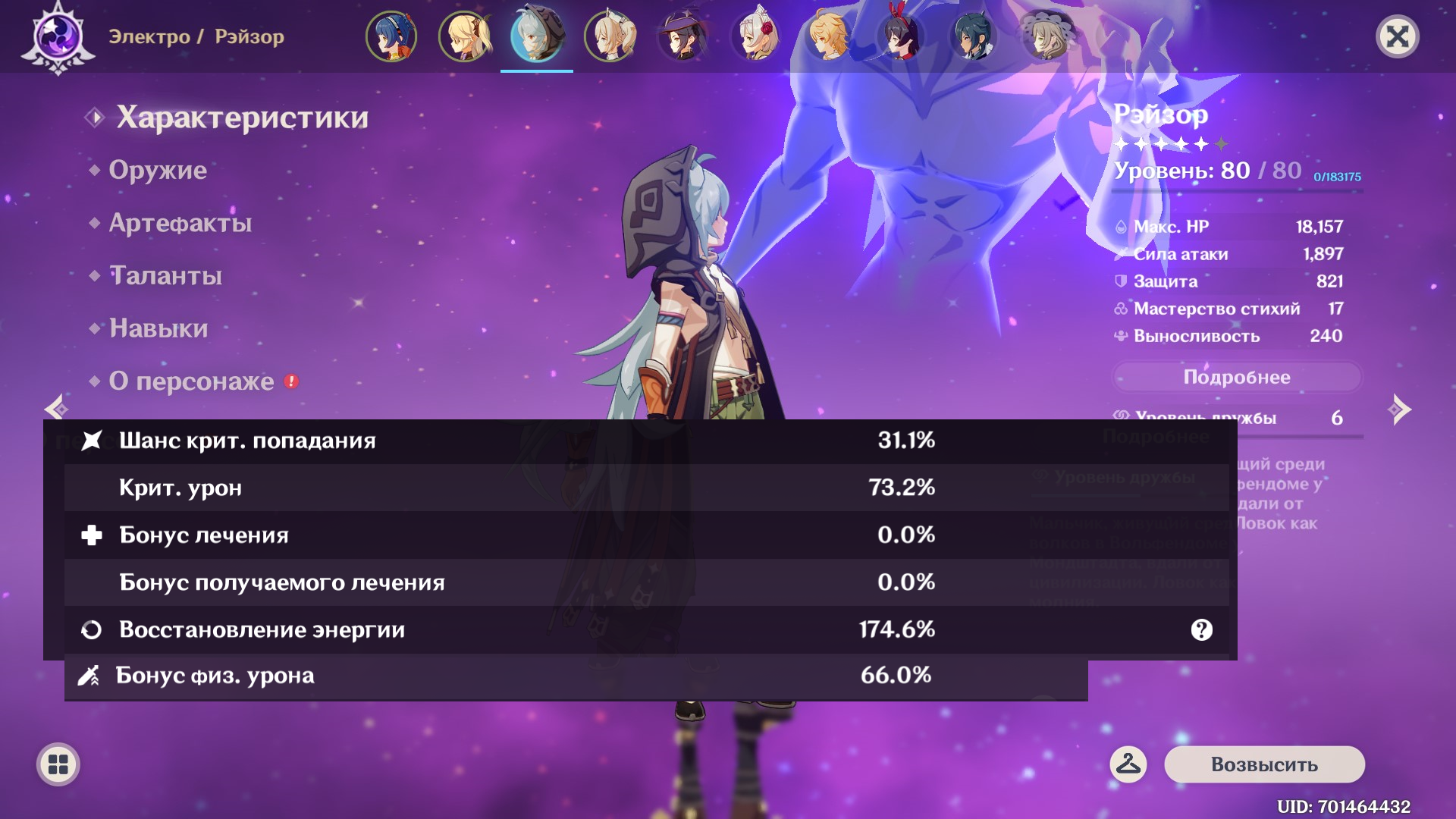This screenshot has width=1456, height=819.
Task: Show the energy recharge question-mark help
Action: (x=1201, y=629)
